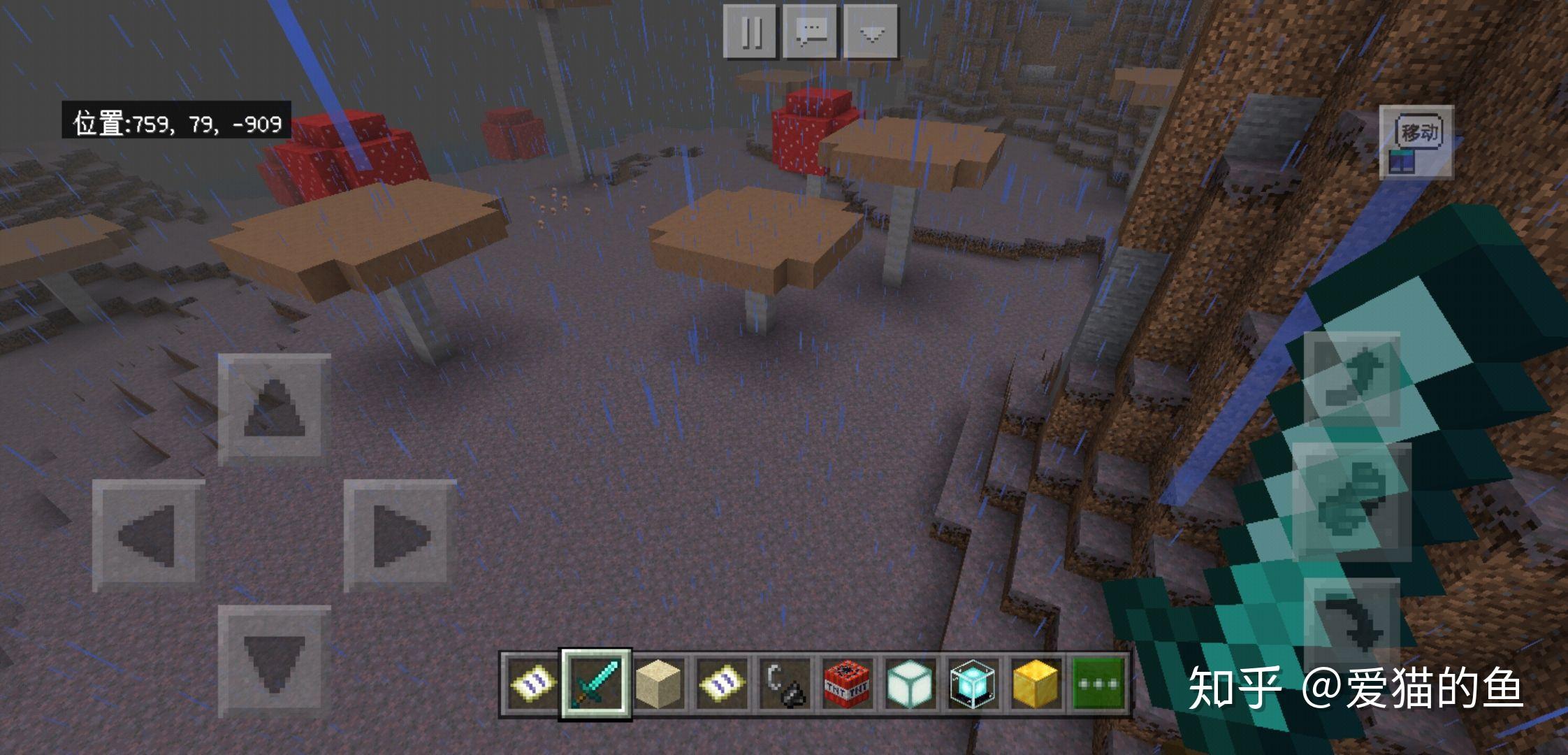
Task: Select the lead item slot
Action: pos(784,683)
